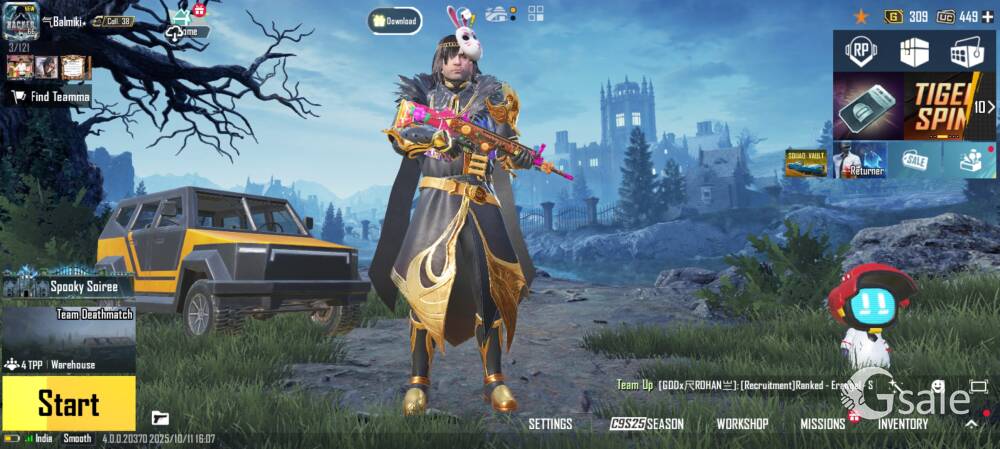Open the Workshop menu
The height and width of the screenshot is (449, 1000).
(x=742, y=424)
